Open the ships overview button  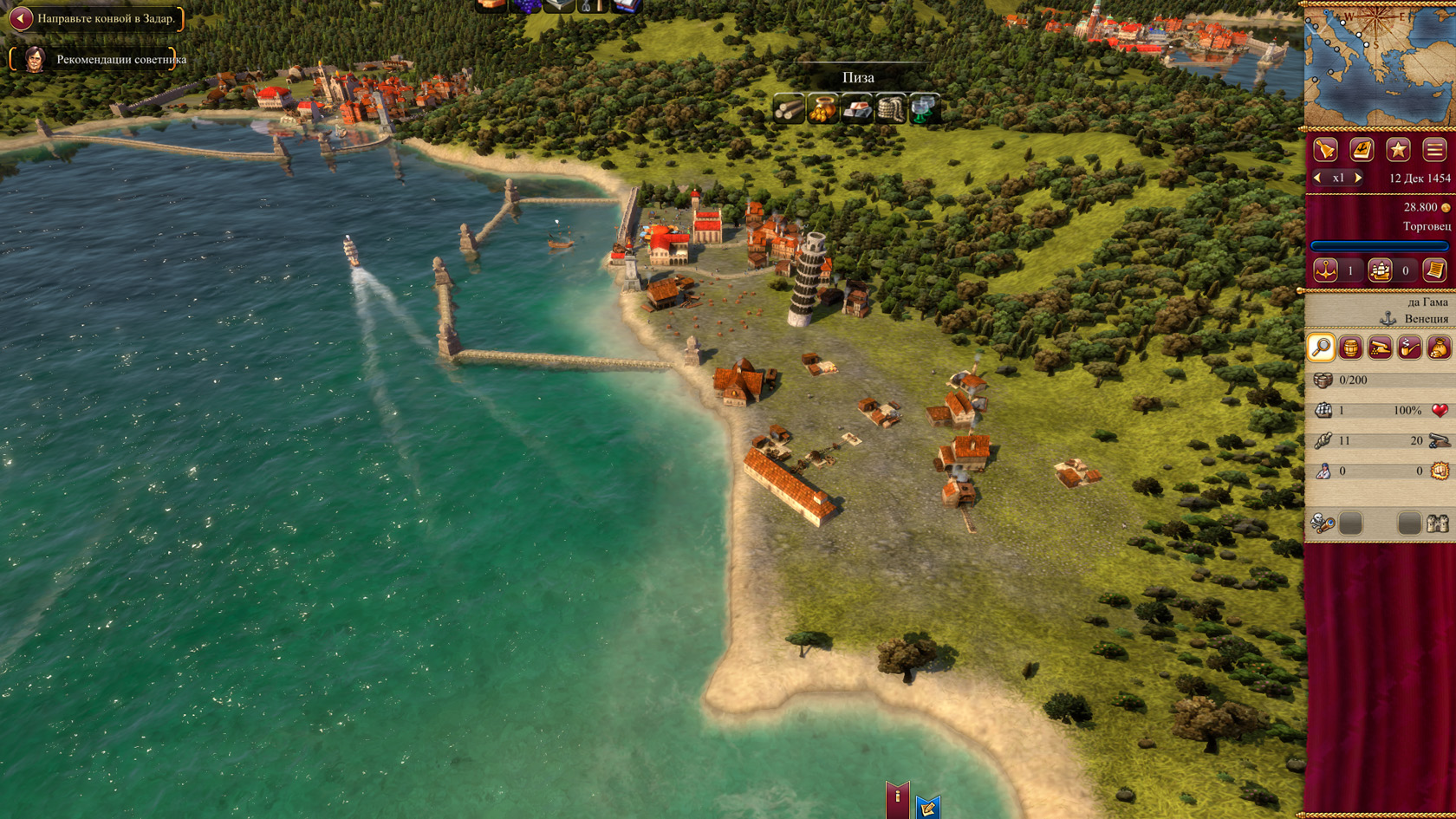tap(1380, 270)
